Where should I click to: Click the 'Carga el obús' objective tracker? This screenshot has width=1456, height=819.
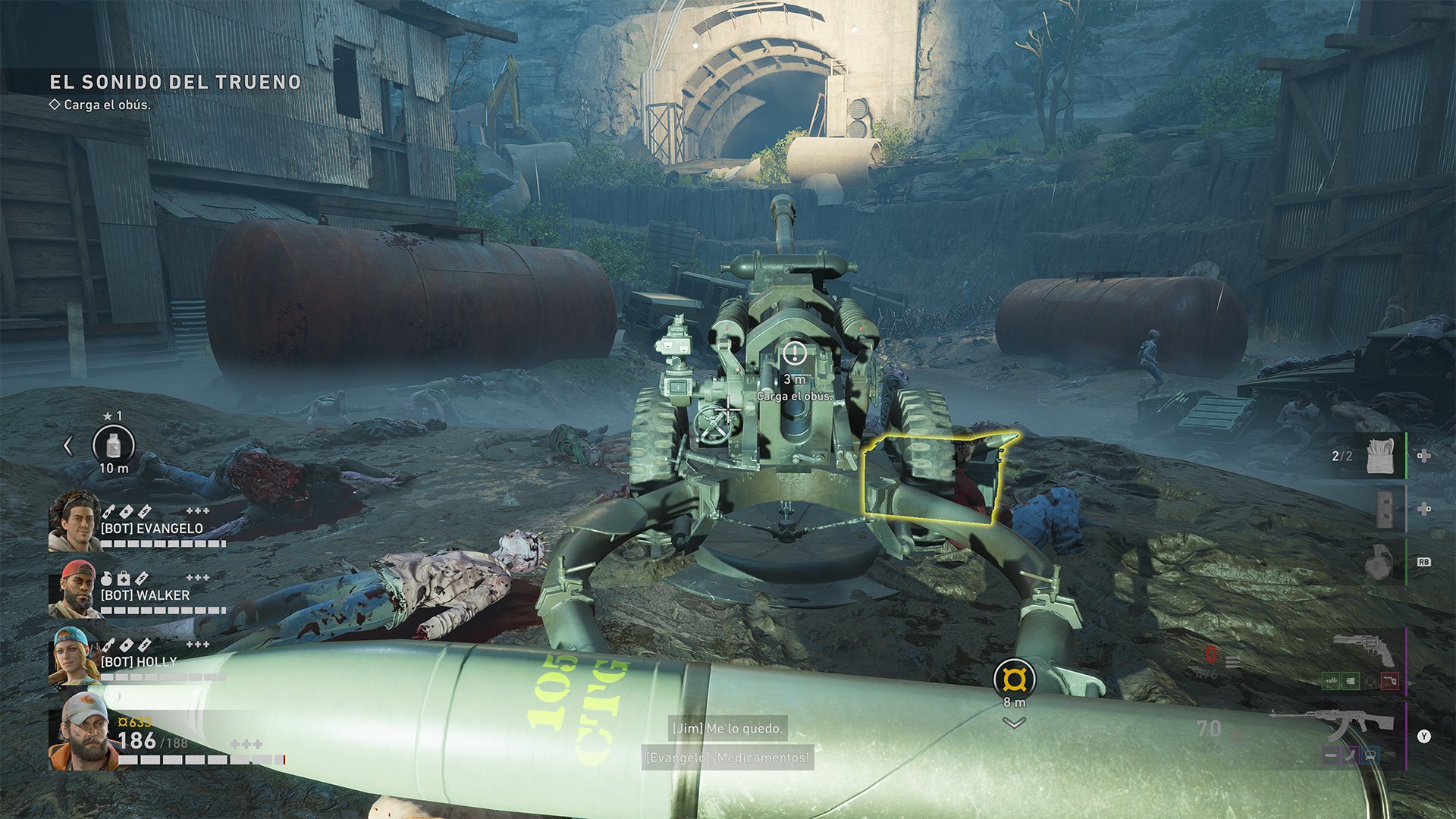pyautogui.click(x=106, y=105)
